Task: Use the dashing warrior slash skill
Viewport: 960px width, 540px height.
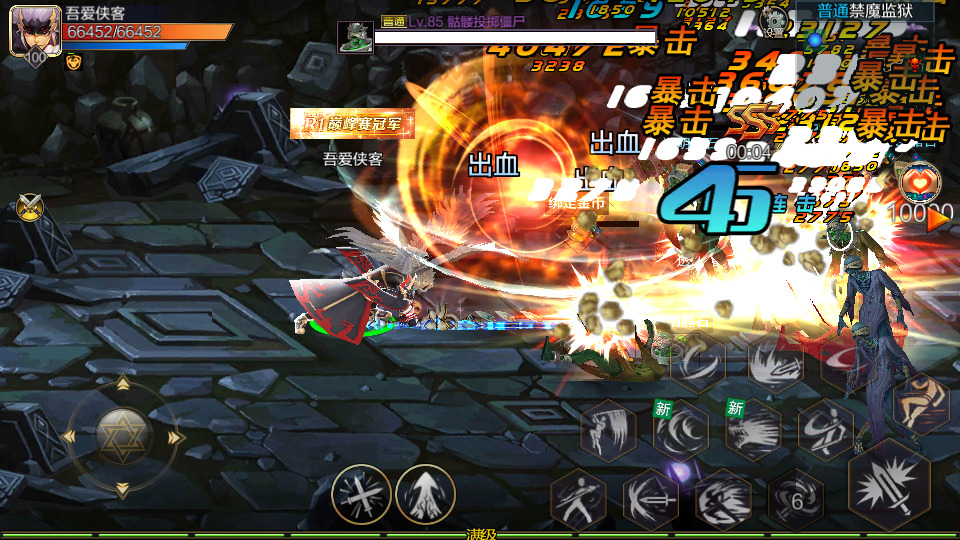Action: pyautogui.click(x=723, y=498)
